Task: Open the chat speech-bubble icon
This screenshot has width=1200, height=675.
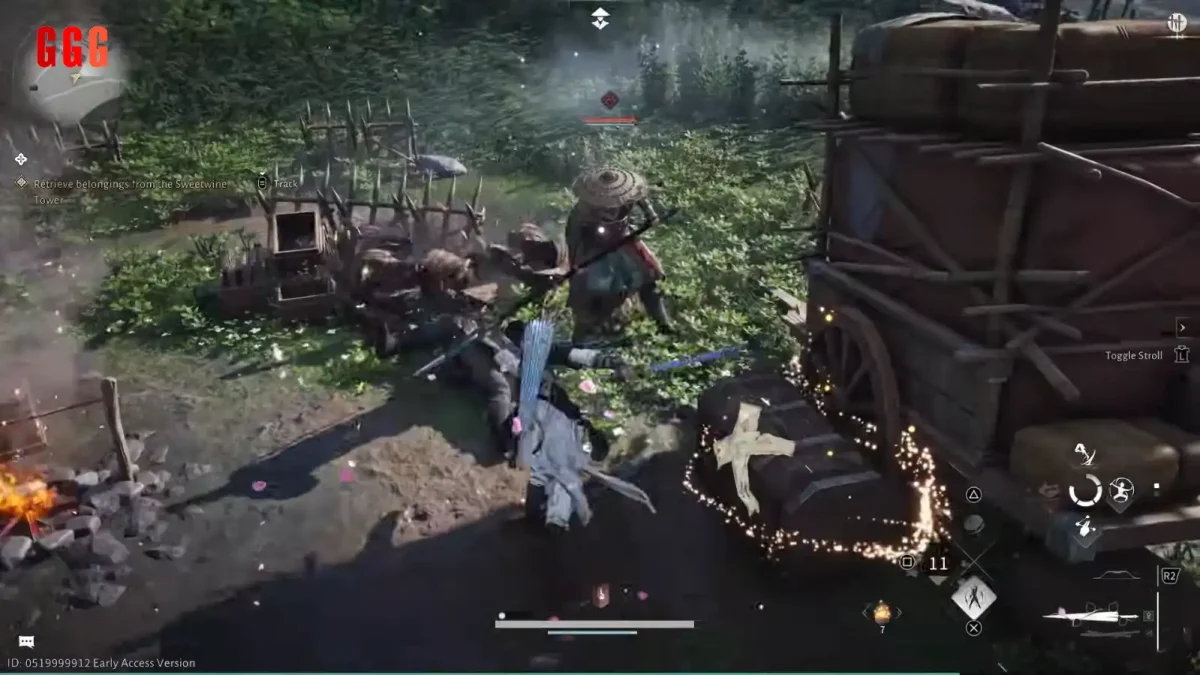Action: 26,641
